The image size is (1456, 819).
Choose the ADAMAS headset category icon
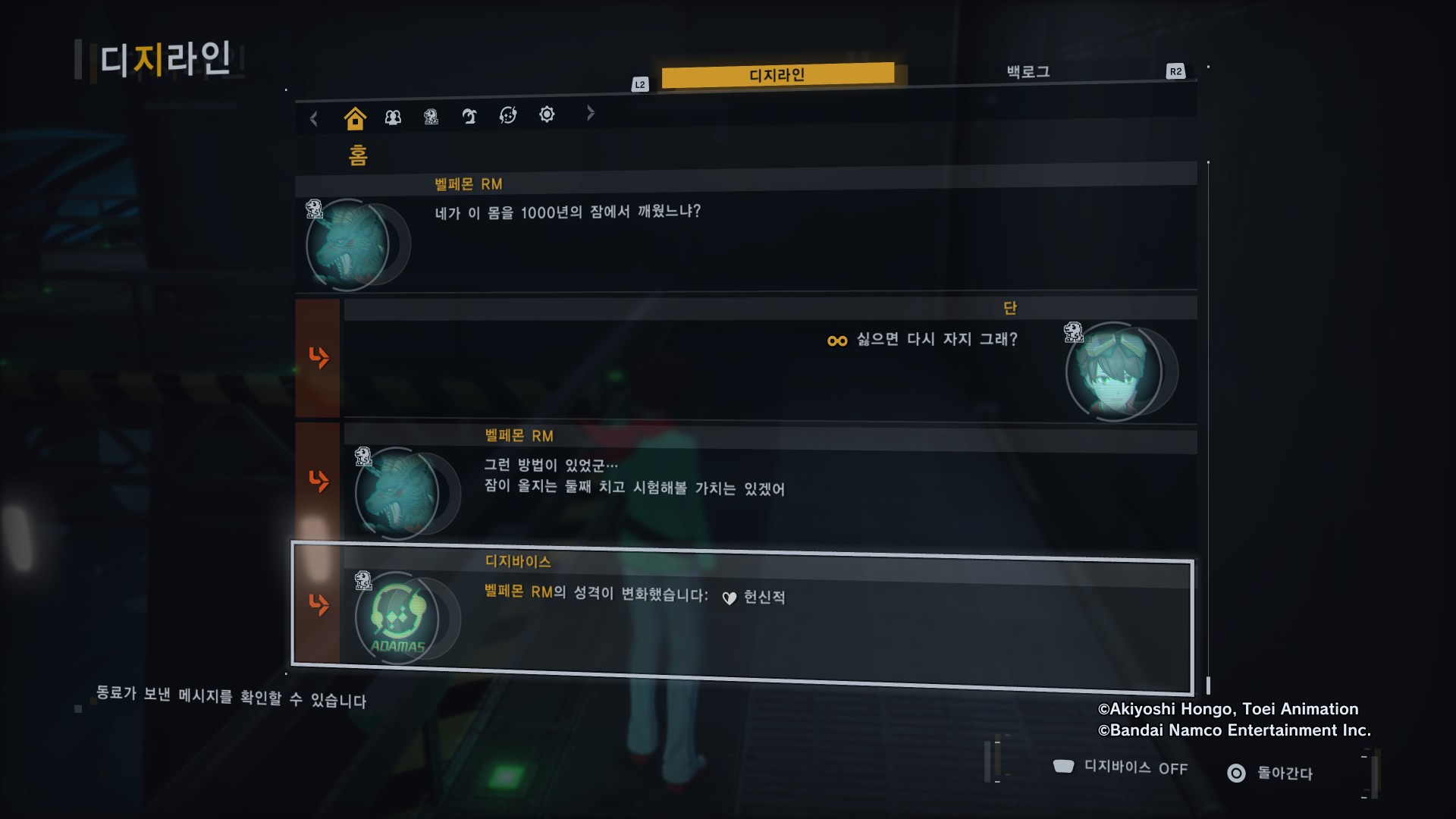coord(508,115)
